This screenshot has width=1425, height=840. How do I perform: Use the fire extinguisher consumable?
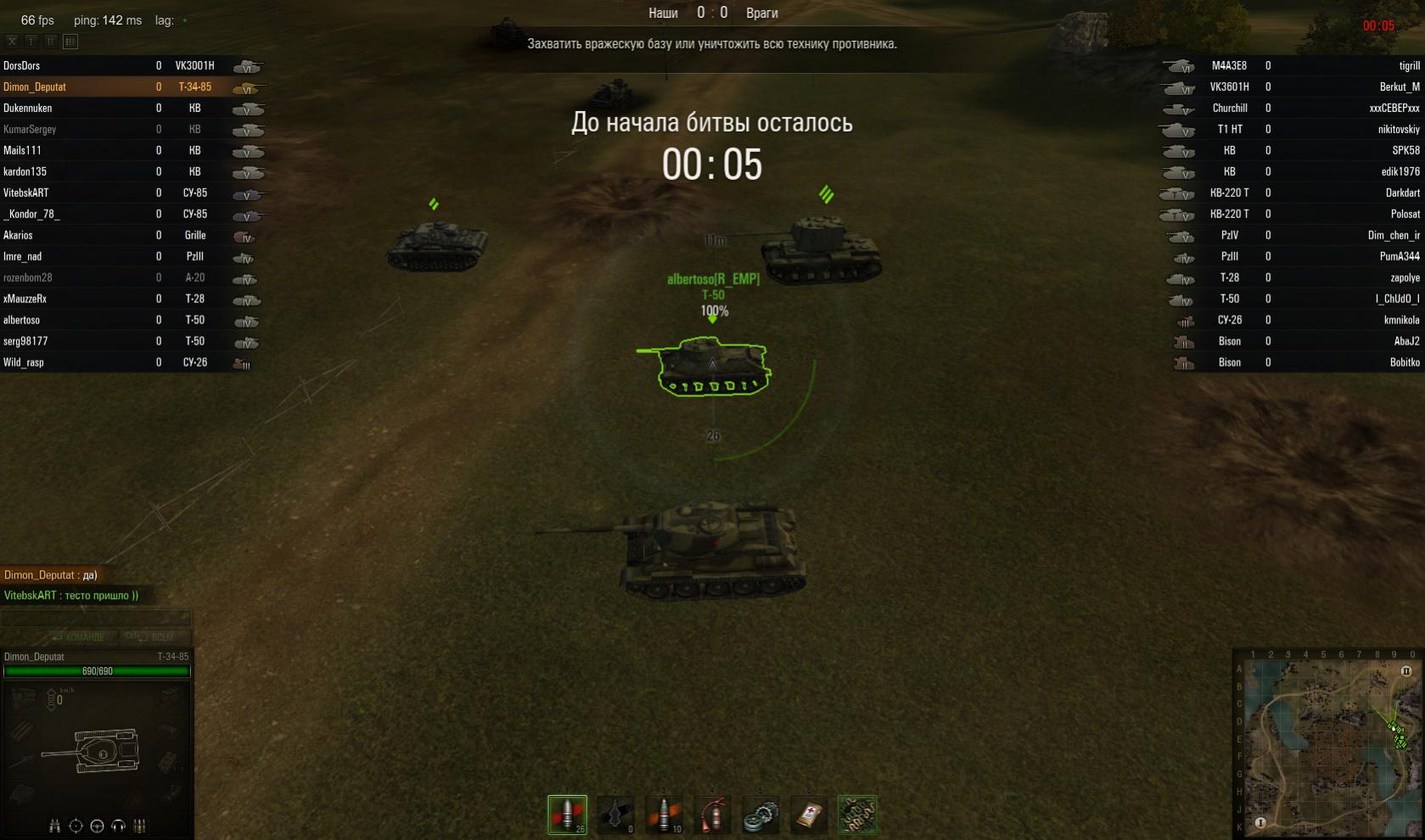(713, 815)
